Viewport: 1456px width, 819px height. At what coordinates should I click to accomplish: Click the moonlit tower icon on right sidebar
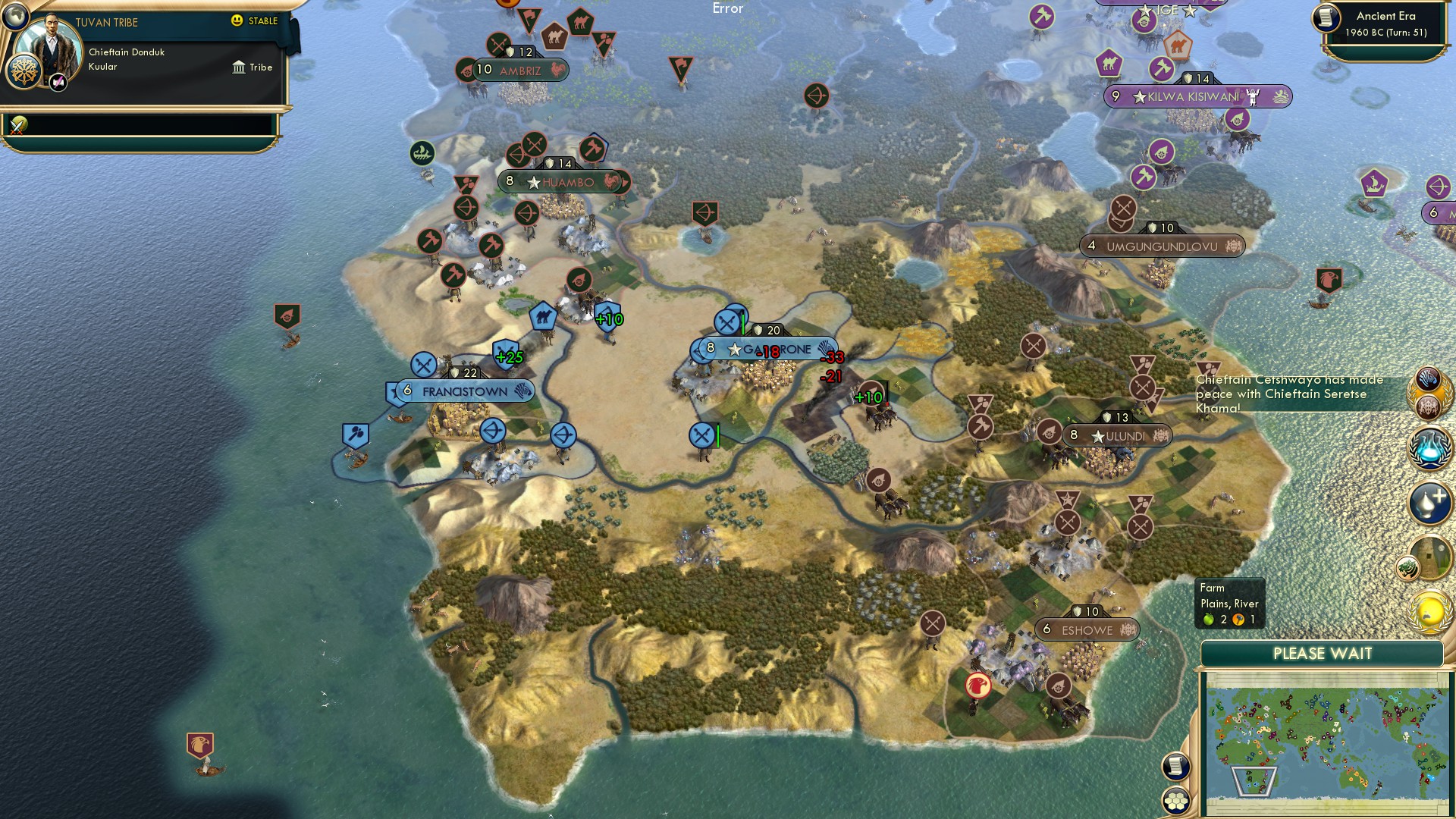tap(1430, 559)
